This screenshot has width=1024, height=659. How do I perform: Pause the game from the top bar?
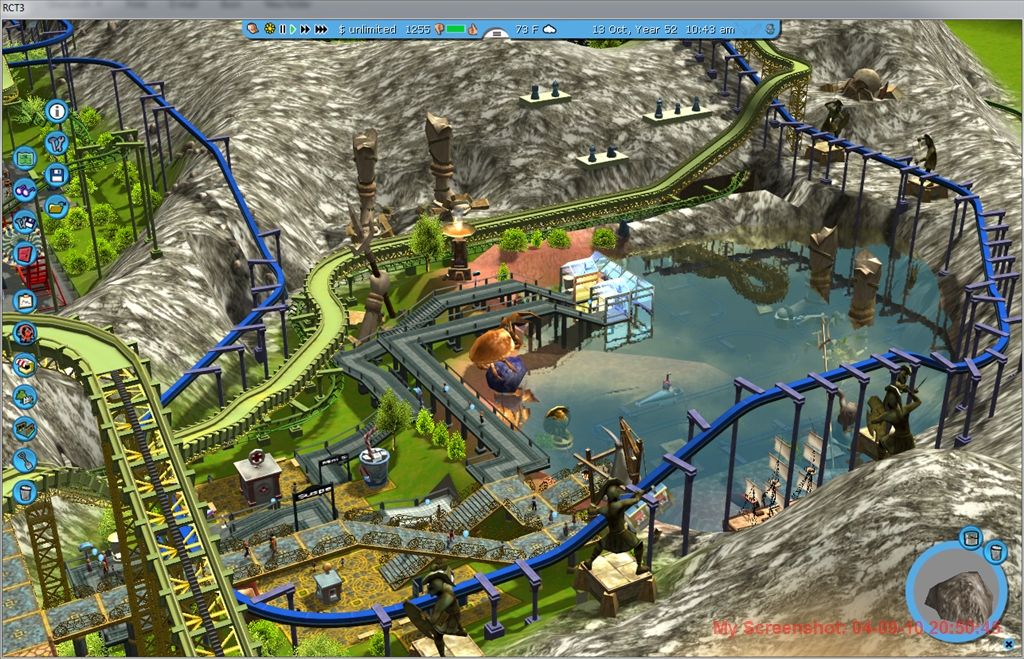click(x=282, y=30)
